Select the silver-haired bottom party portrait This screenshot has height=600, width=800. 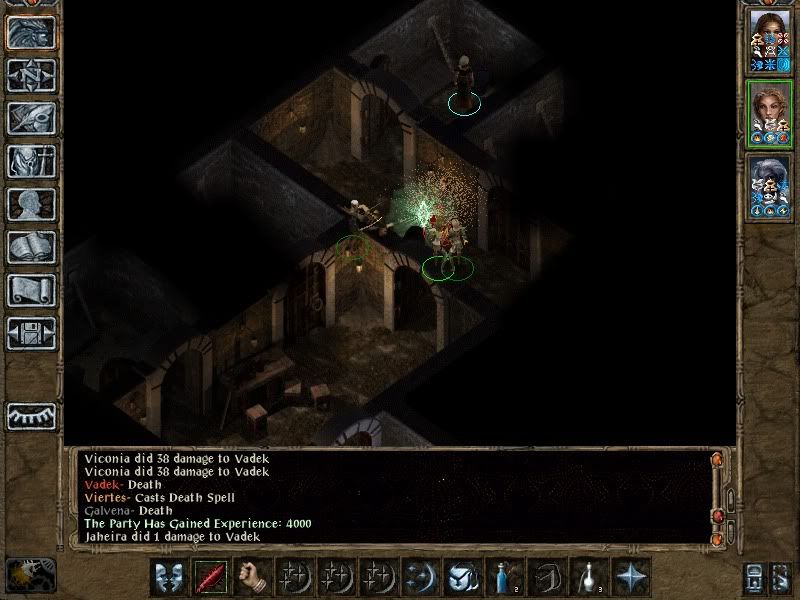tap(770, 186)
